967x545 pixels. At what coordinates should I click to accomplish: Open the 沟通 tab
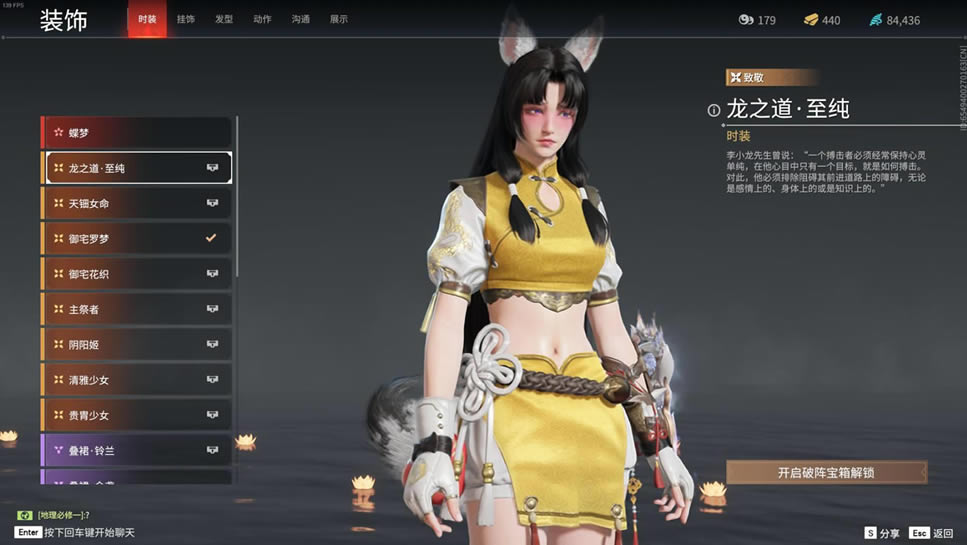pyautogui.click(x=300, y=19)
